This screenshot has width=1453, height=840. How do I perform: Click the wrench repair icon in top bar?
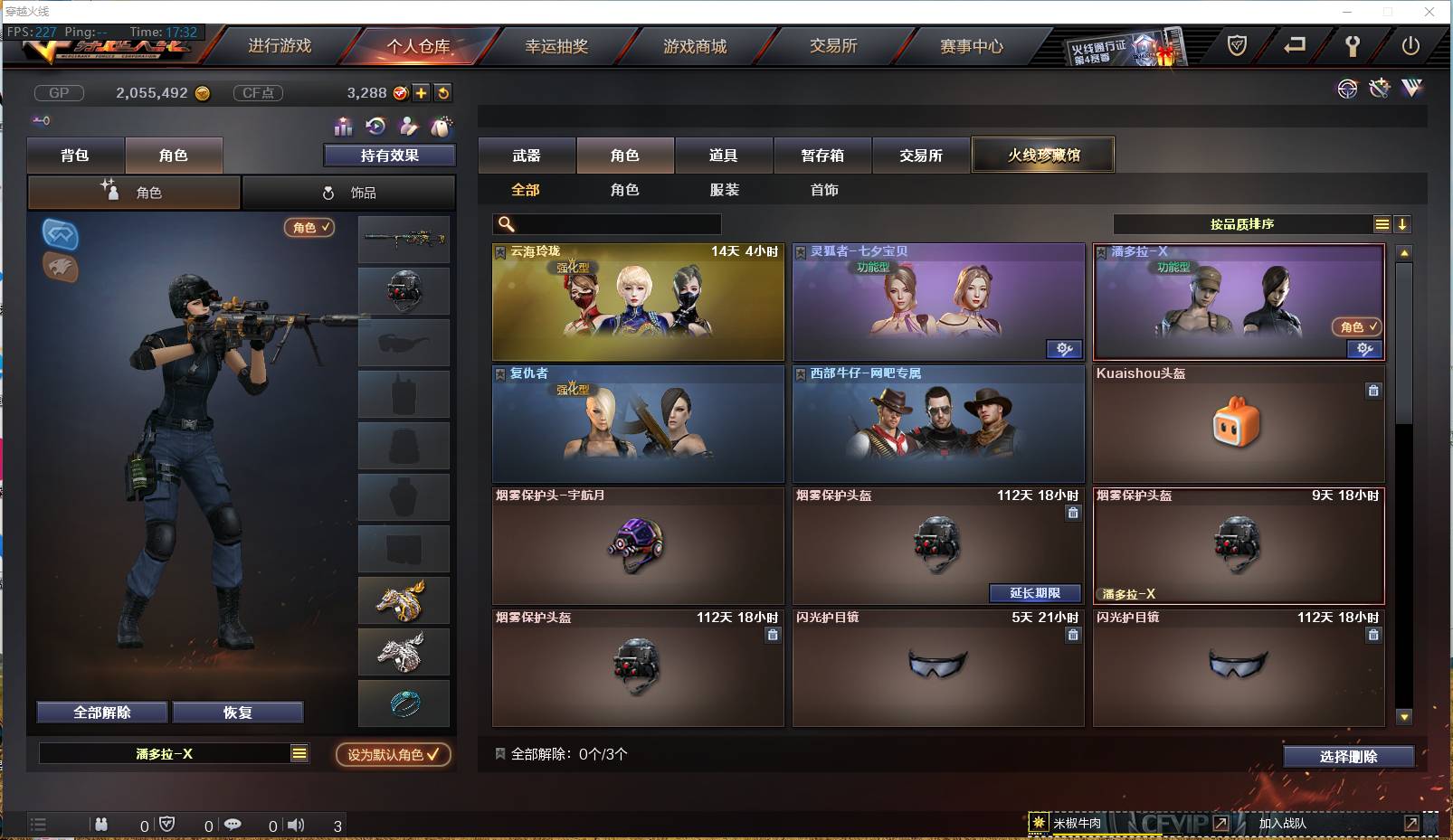point(1353,46)
